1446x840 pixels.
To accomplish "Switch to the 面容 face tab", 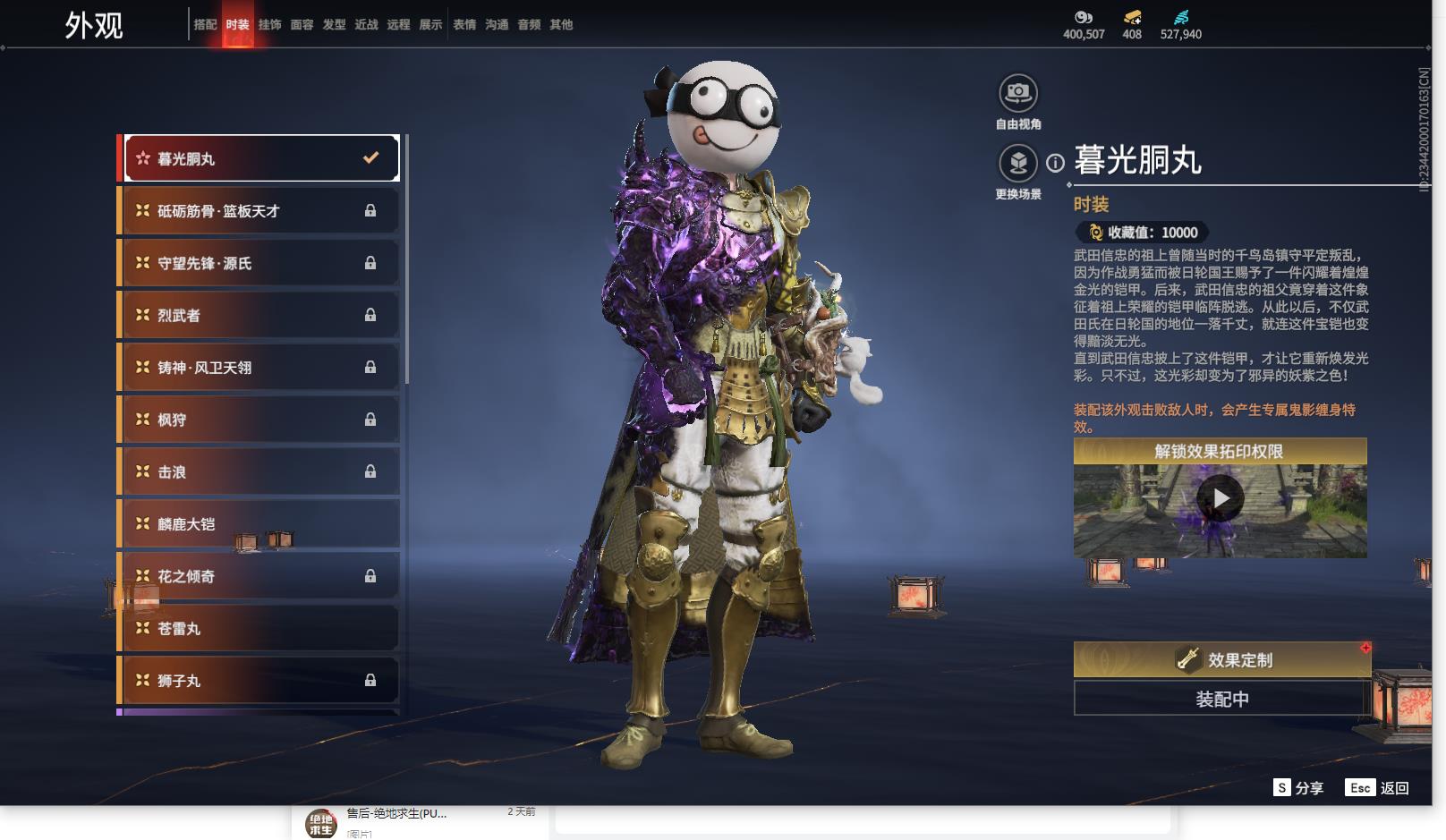I will click(x=302, y=25).
